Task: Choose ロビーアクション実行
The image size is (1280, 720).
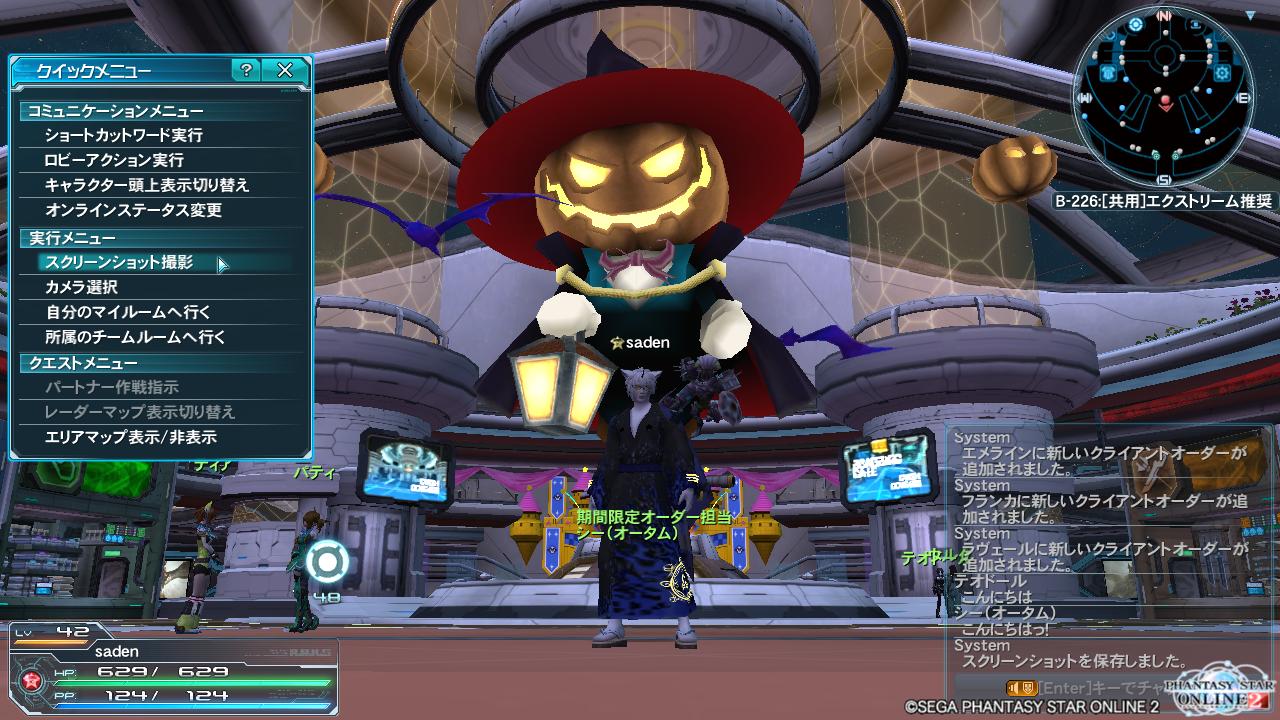Action: tap(114, 160)
